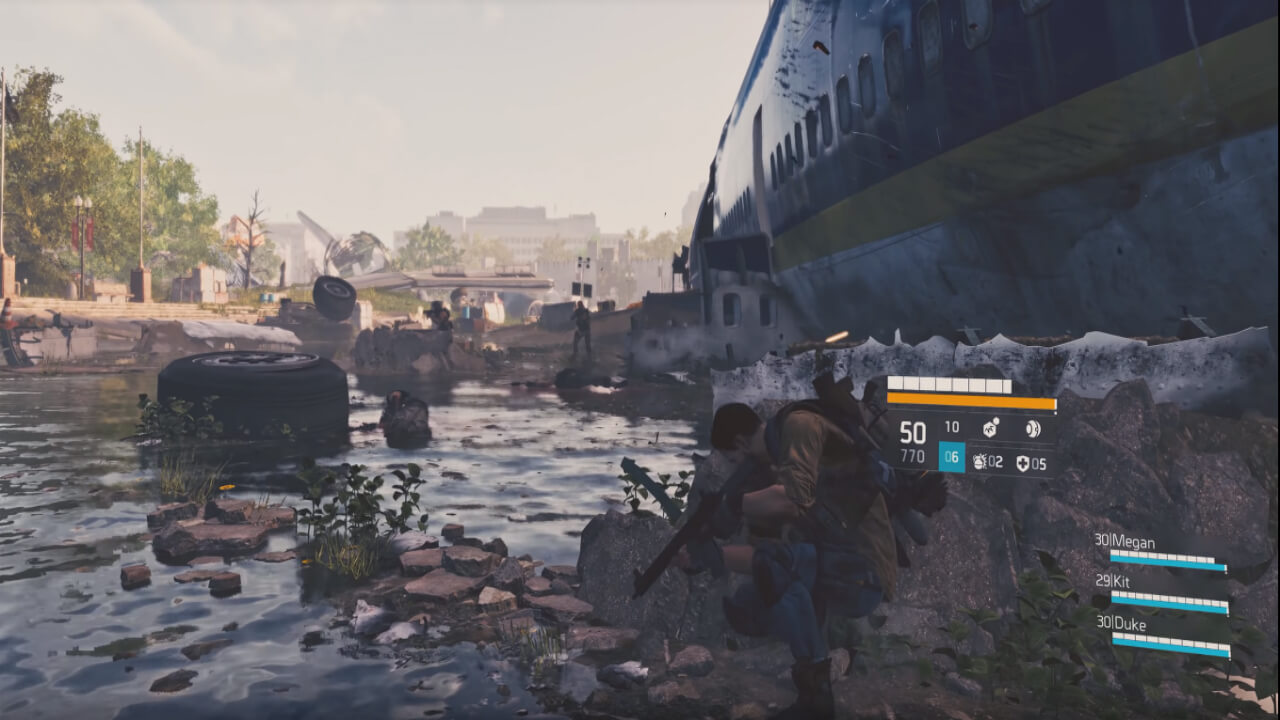Image resolution: width=1280 pixels, height=720 pixels.
Task: Click the reserve ammo value 770
Action: pos(912,455)
